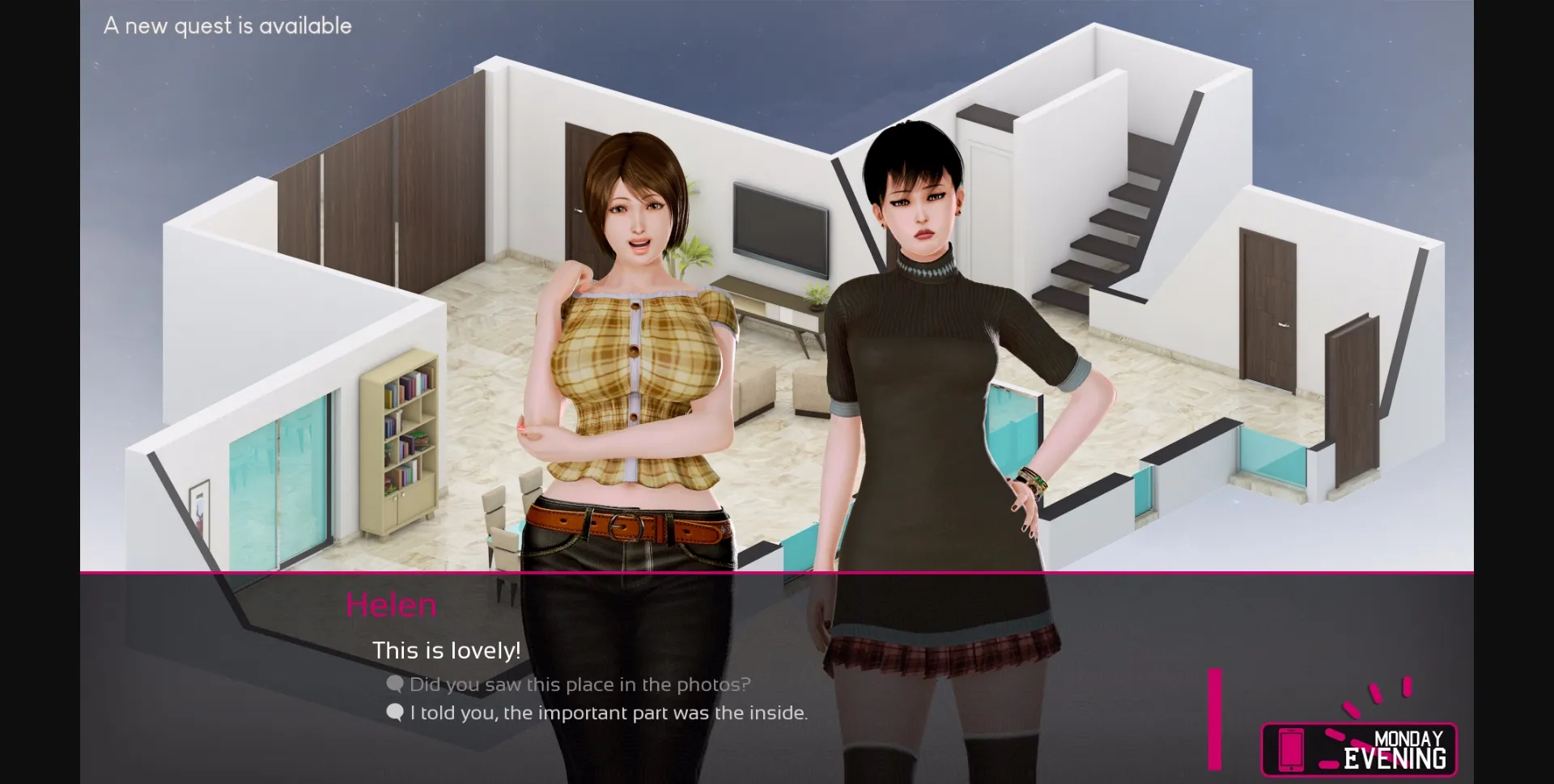Click the 'A new quest is available' notification
The image size is (1554, 784).
point(227,25)
